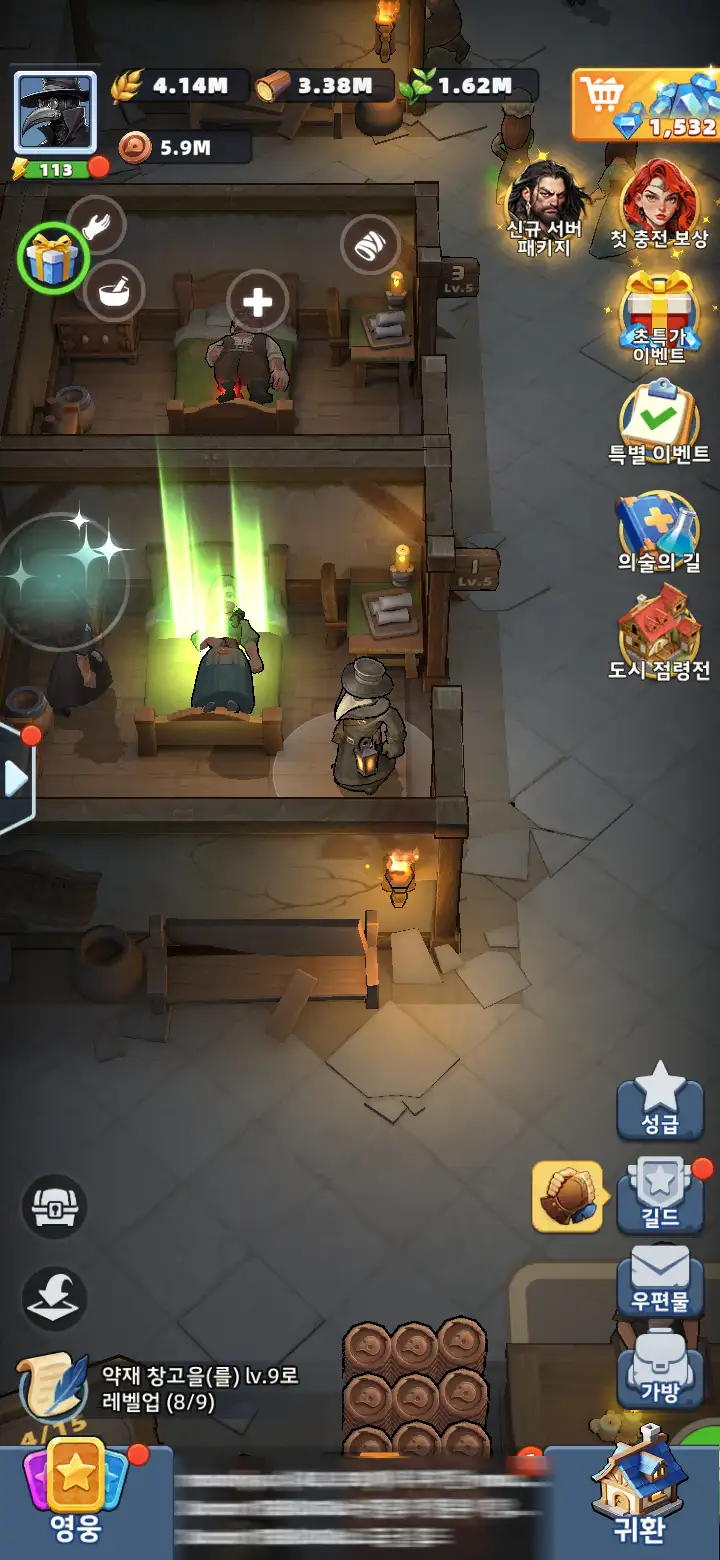The image size is (720, 1560).
Task: Open the 도시 점령전 event
Action: (x=659, y=635)
